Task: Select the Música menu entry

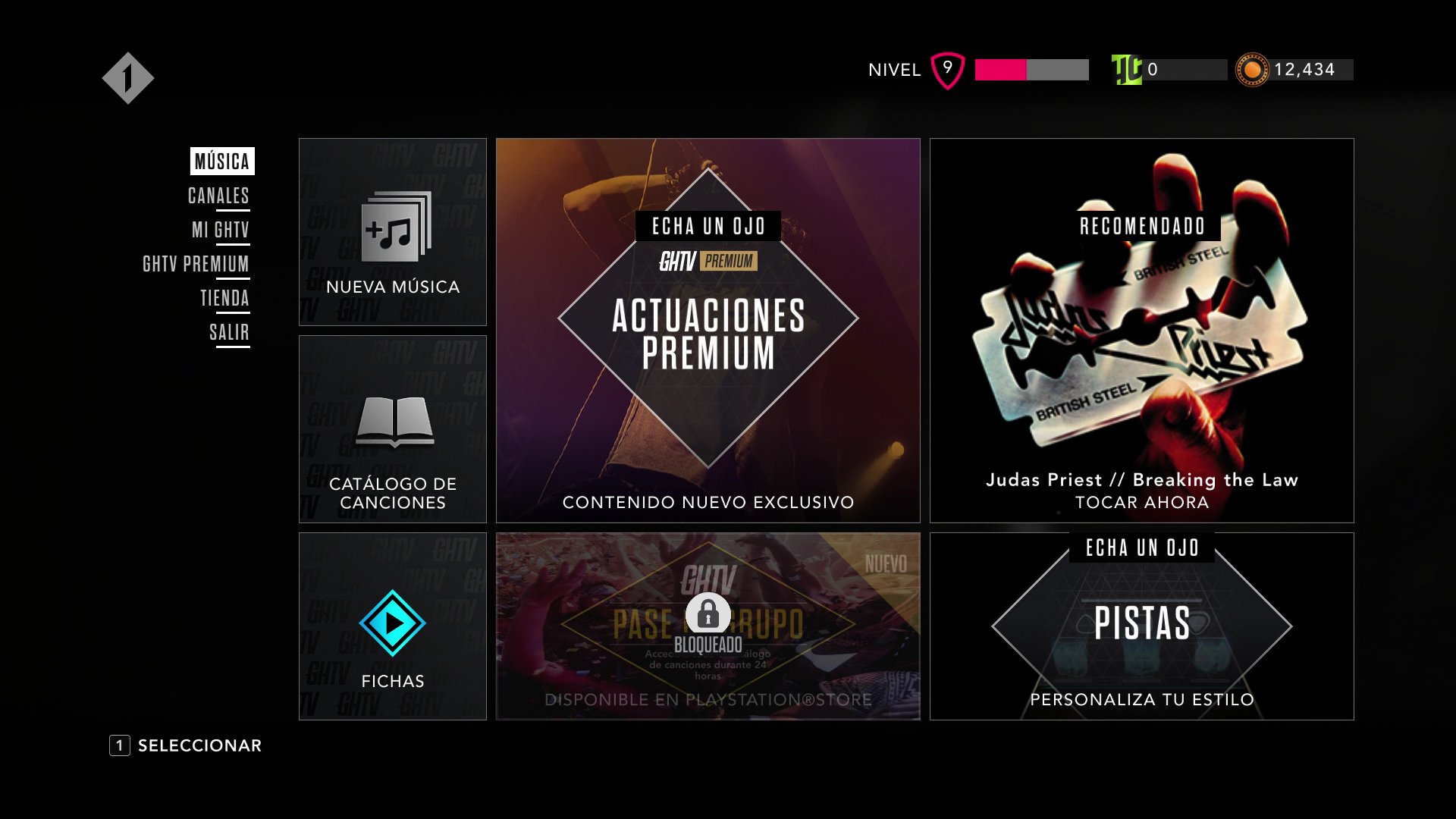Action: [x=221, y=162]
